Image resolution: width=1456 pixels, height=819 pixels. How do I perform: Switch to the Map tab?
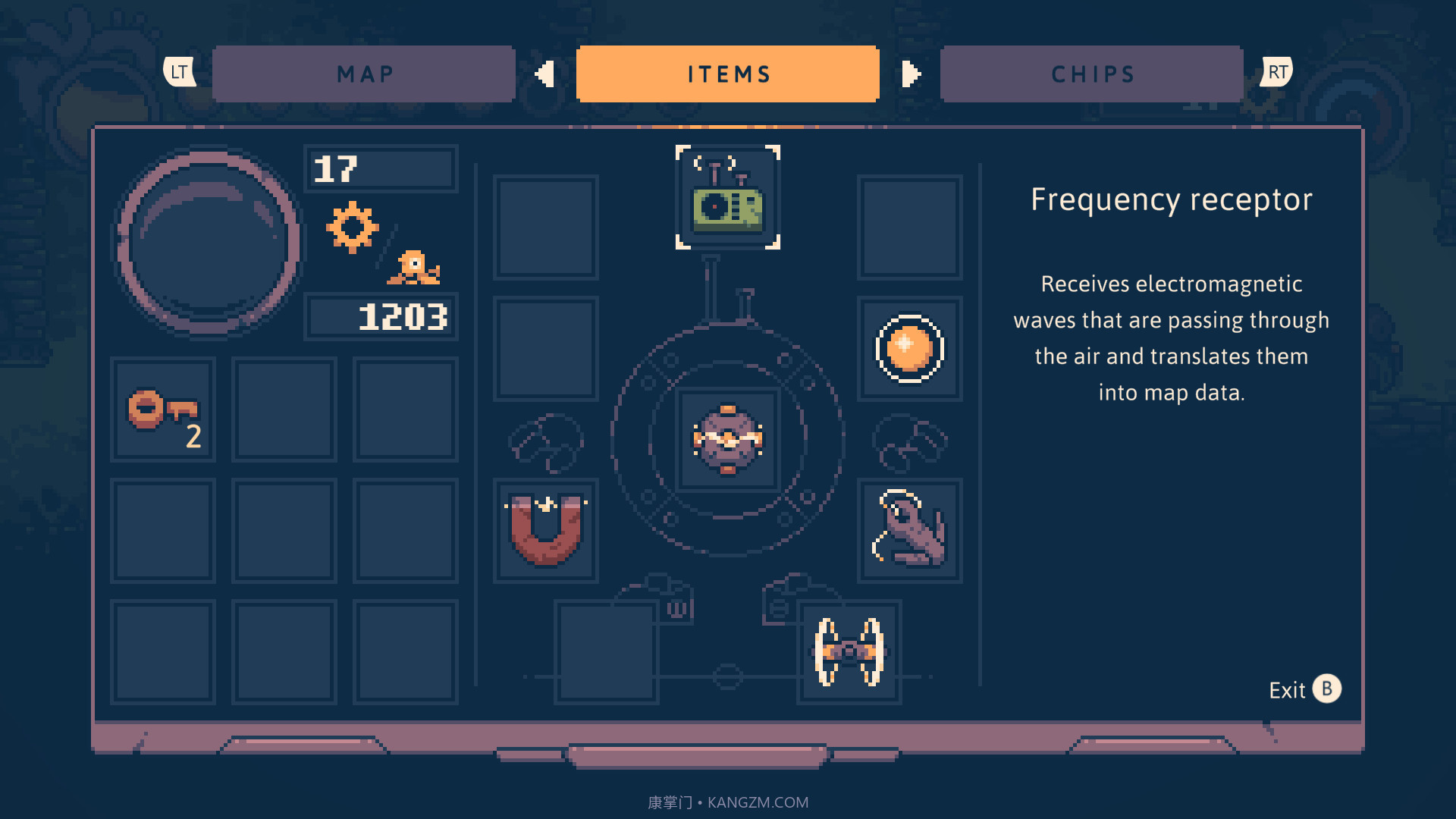(364, 74)
